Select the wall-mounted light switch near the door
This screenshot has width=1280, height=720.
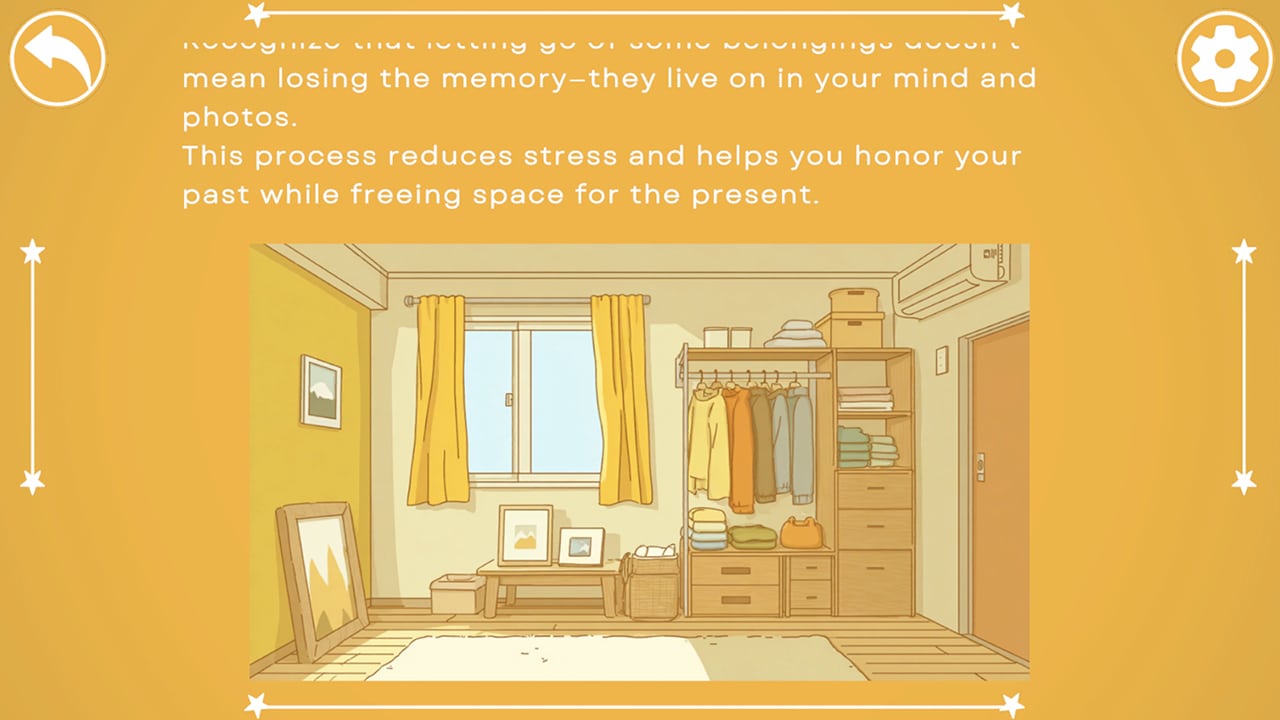click(940, 360)
